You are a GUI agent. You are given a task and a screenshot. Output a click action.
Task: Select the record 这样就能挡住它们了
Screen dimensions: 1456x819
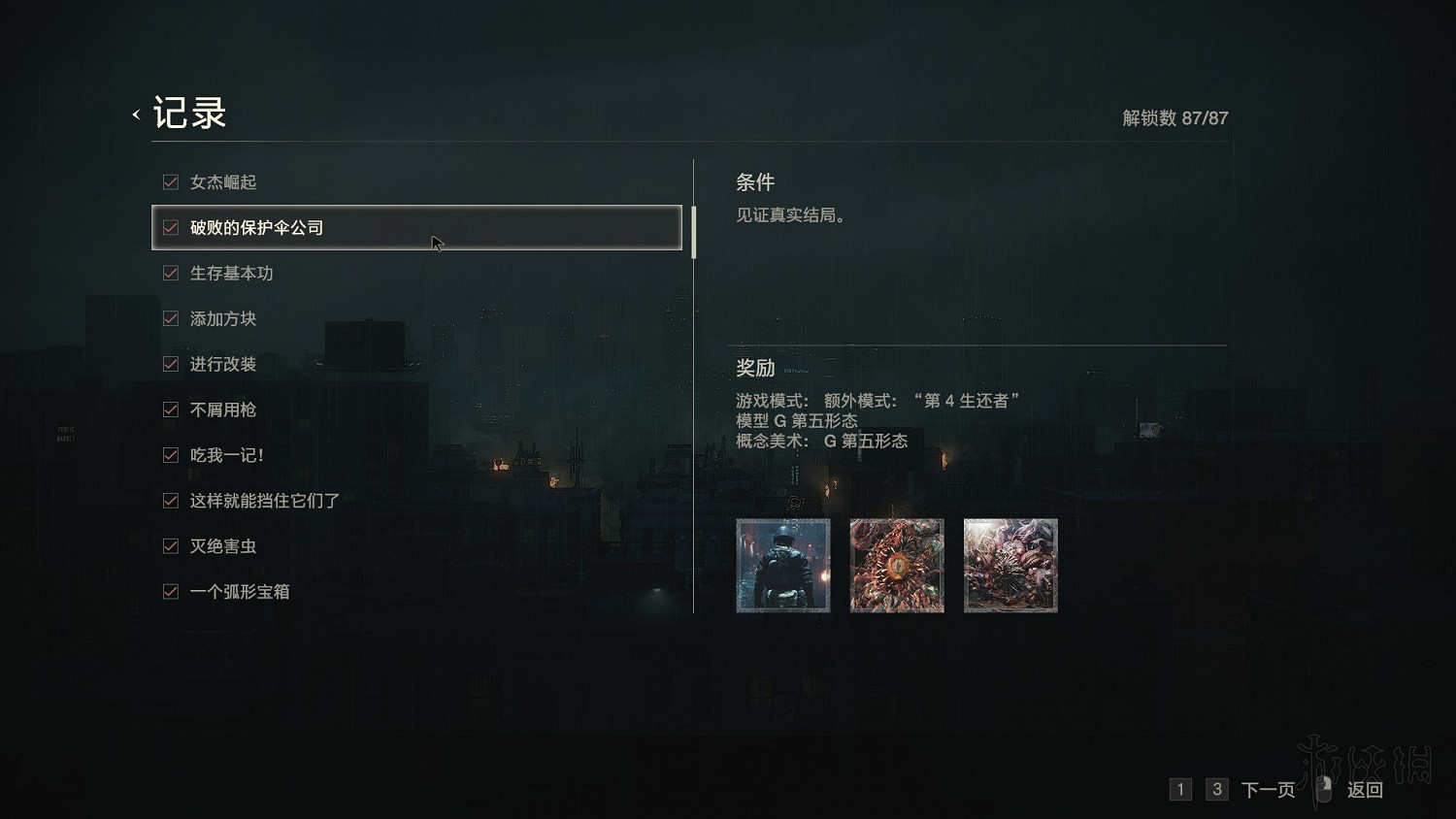click(260, 500)
